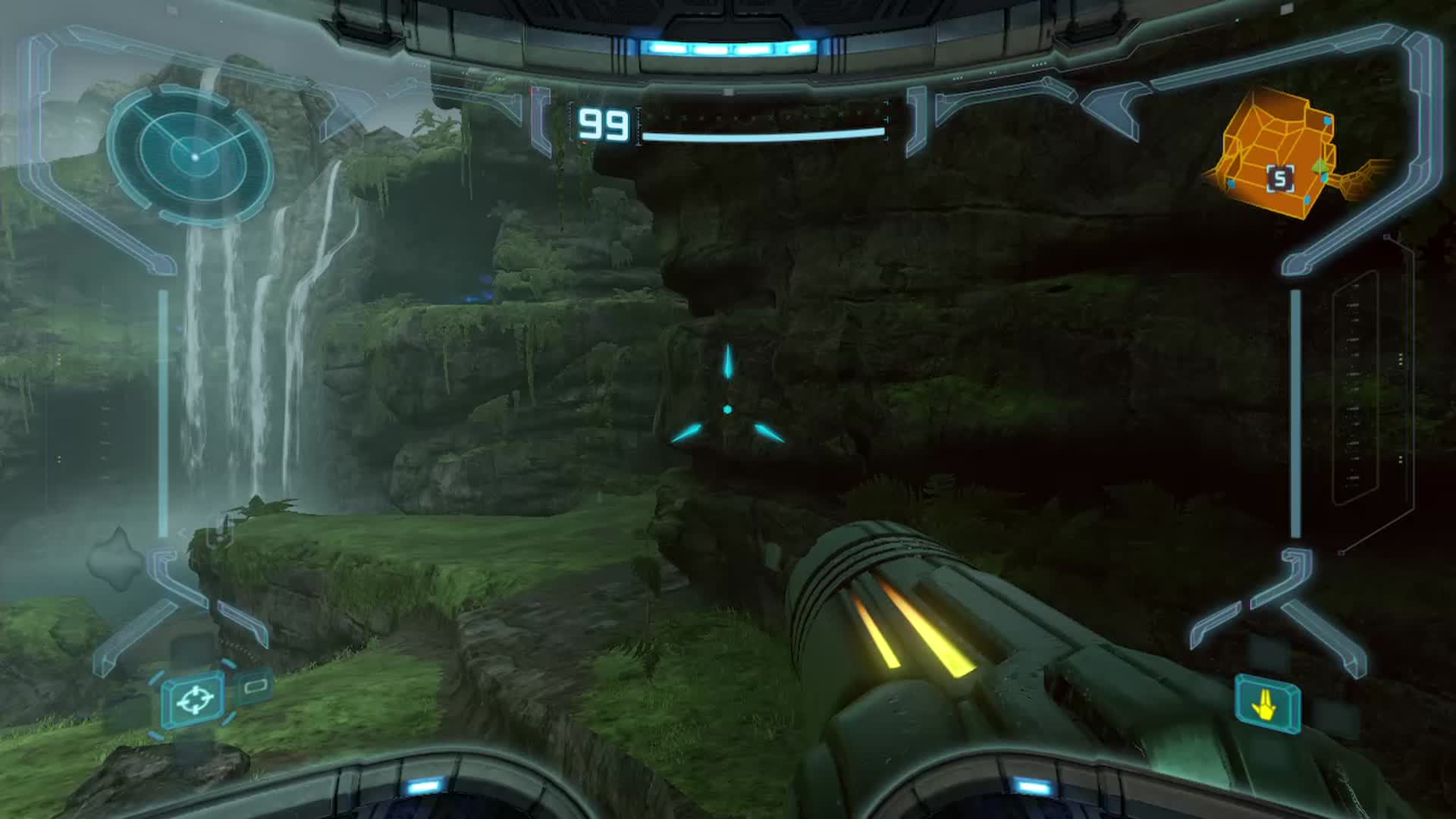Click the save station S marker on minimap

(x=1281, y=179)
